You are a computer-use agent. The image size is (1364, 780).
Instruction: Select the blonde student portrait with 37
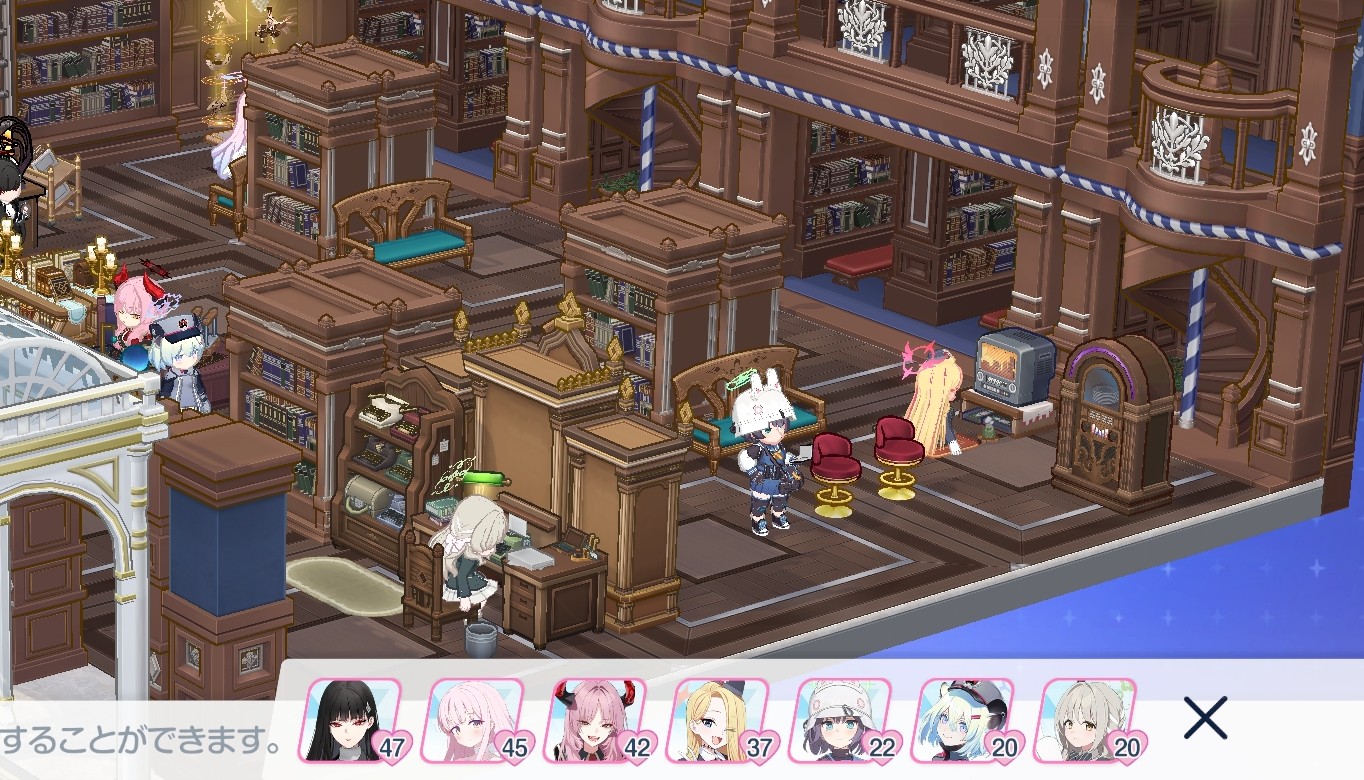coord(718,720)
